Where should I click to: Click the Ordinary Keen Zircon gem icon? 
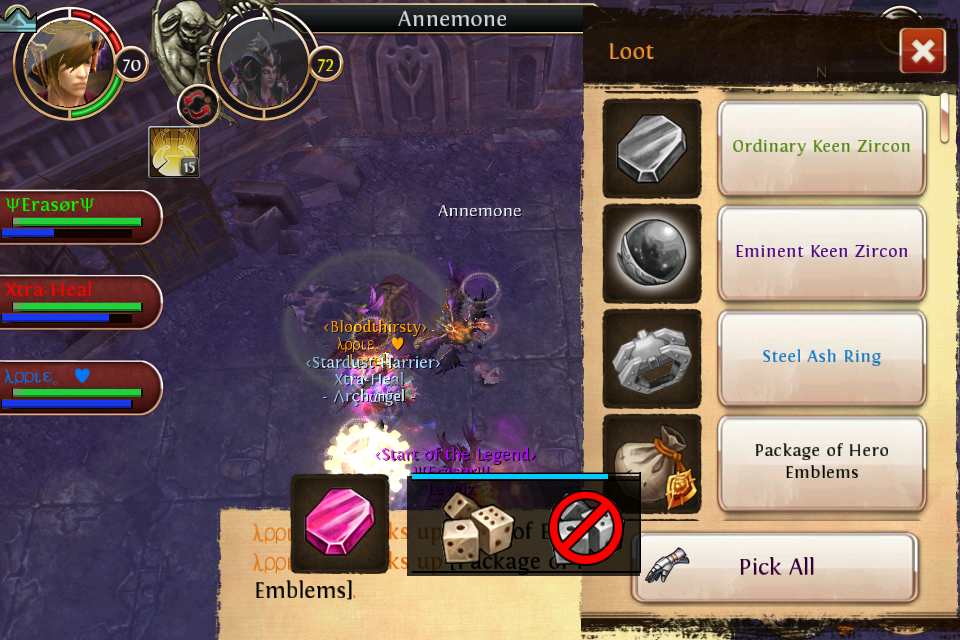coord(652,148)
